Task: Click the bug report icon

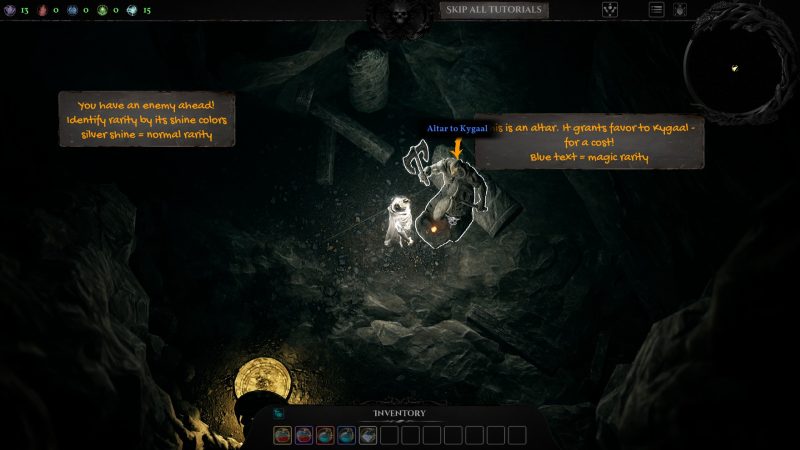Action: 680,10
